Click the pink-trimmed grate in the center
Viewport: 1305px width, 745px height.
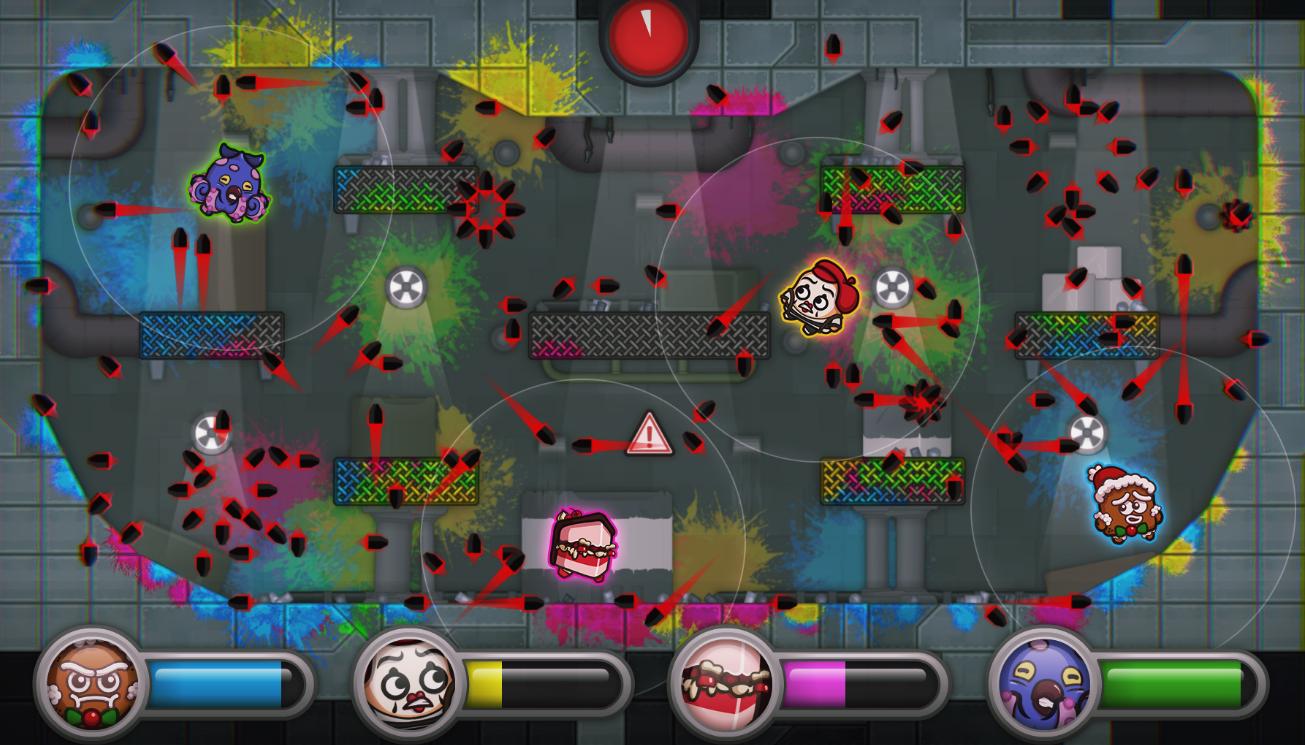[647, 335]
